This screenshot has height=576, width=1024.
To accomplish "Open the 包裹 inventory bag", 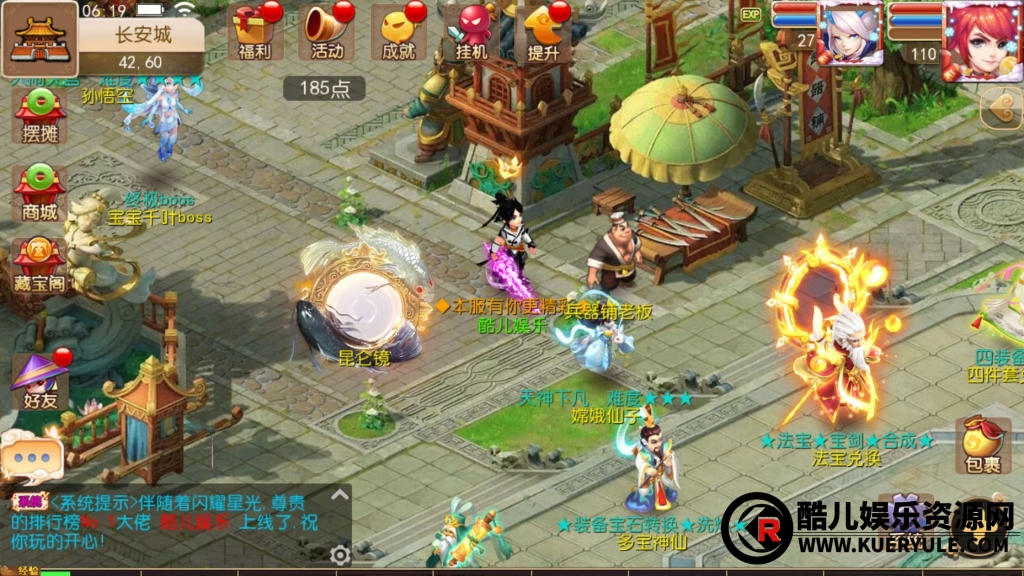I will (984, 446).
